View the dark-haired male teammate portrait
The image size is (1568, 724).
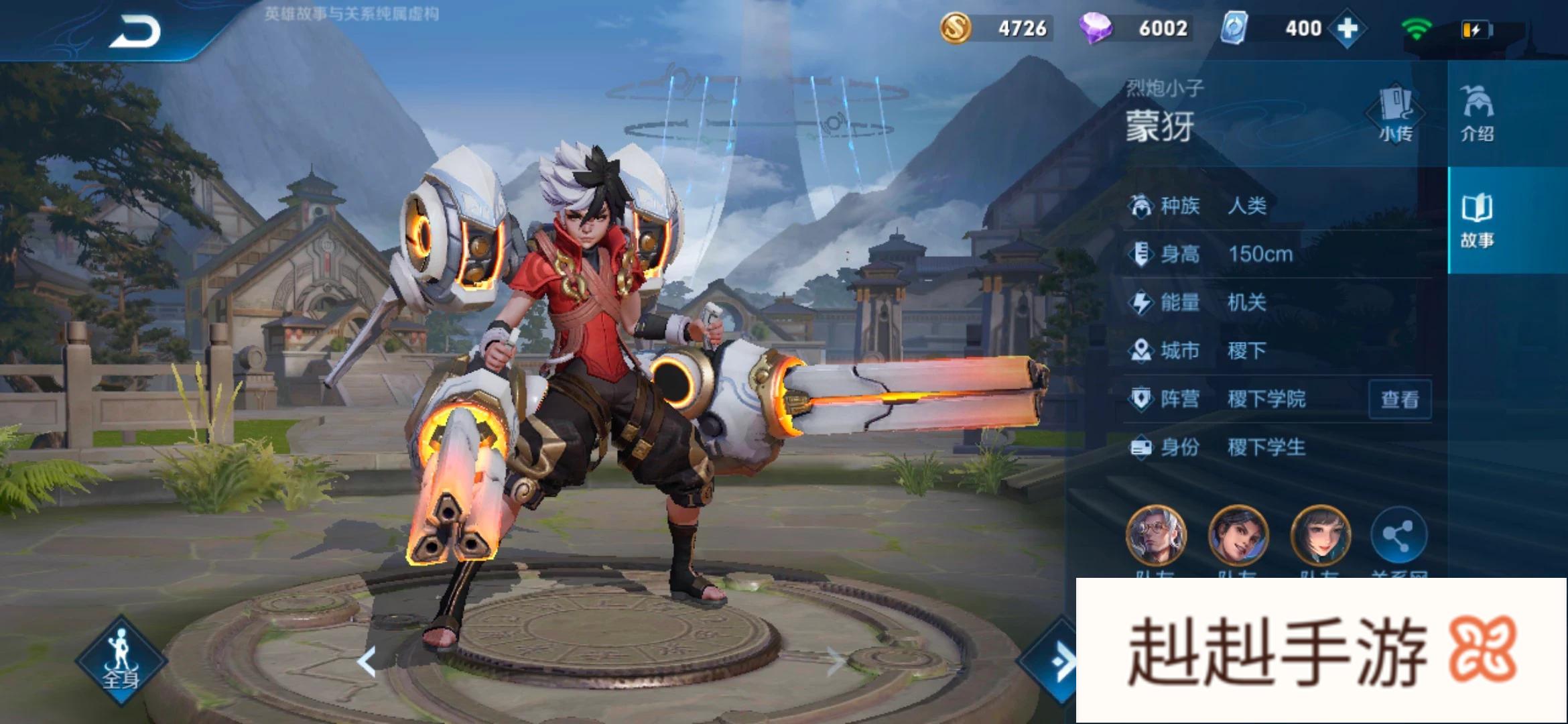pos(1238,536)
